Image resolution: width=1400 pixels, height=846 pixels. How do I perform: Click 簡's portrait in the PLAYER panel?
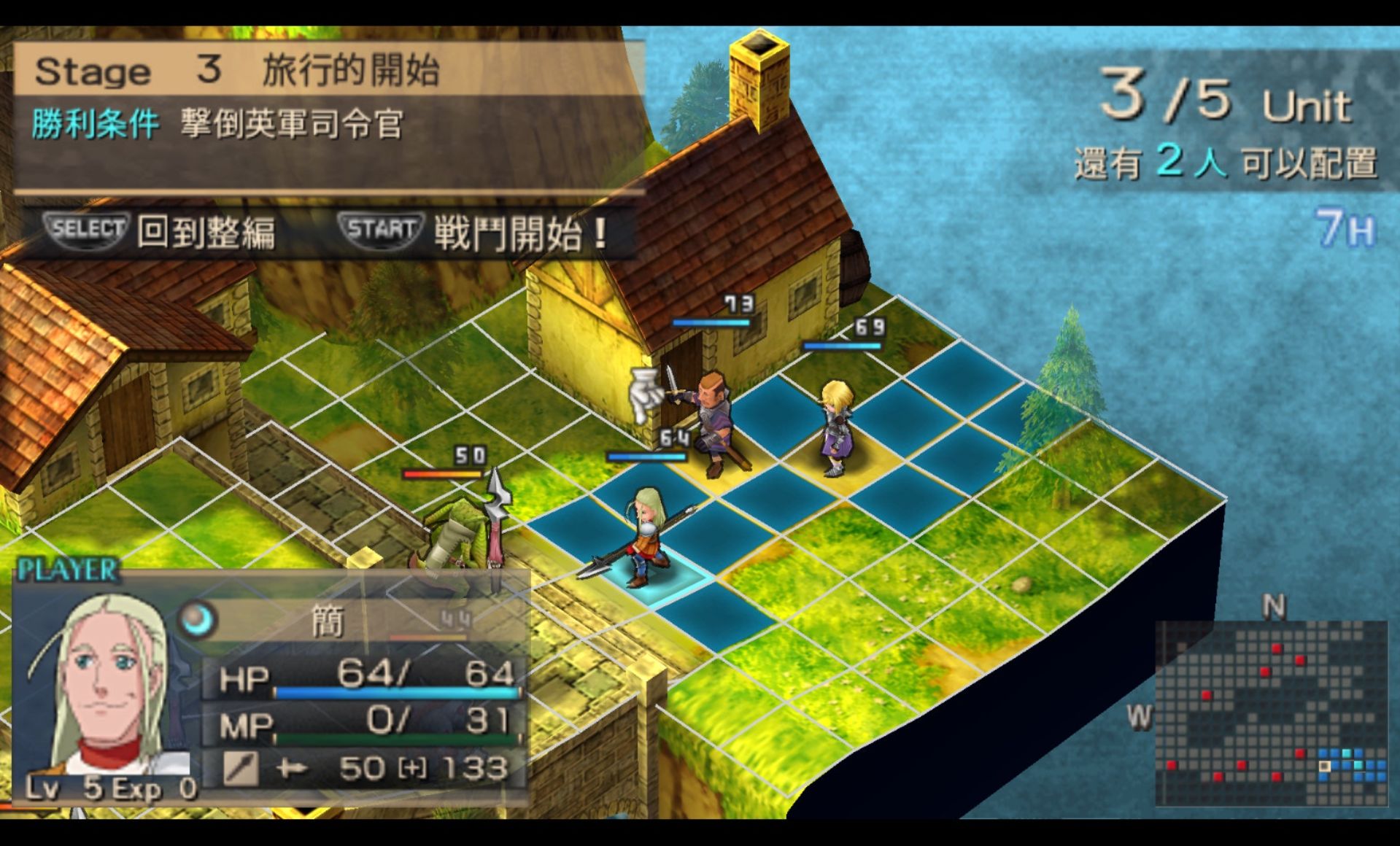(x=101, y=686)
